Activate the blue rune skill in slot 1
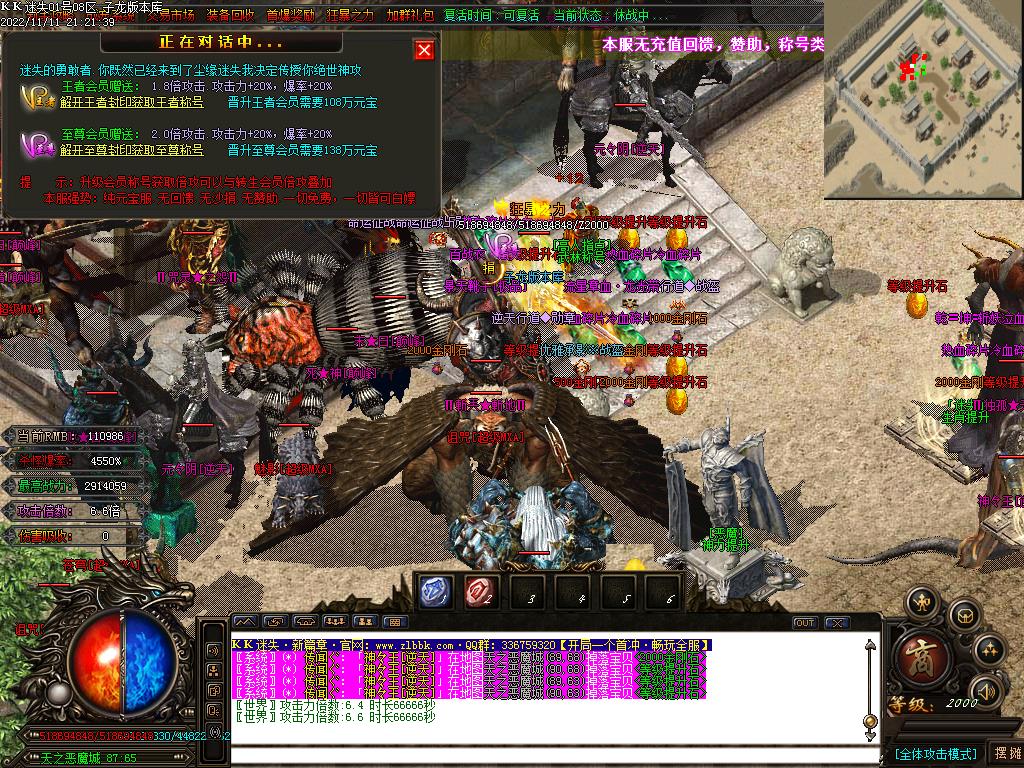 pyautogui.click(x=436, y=593)
